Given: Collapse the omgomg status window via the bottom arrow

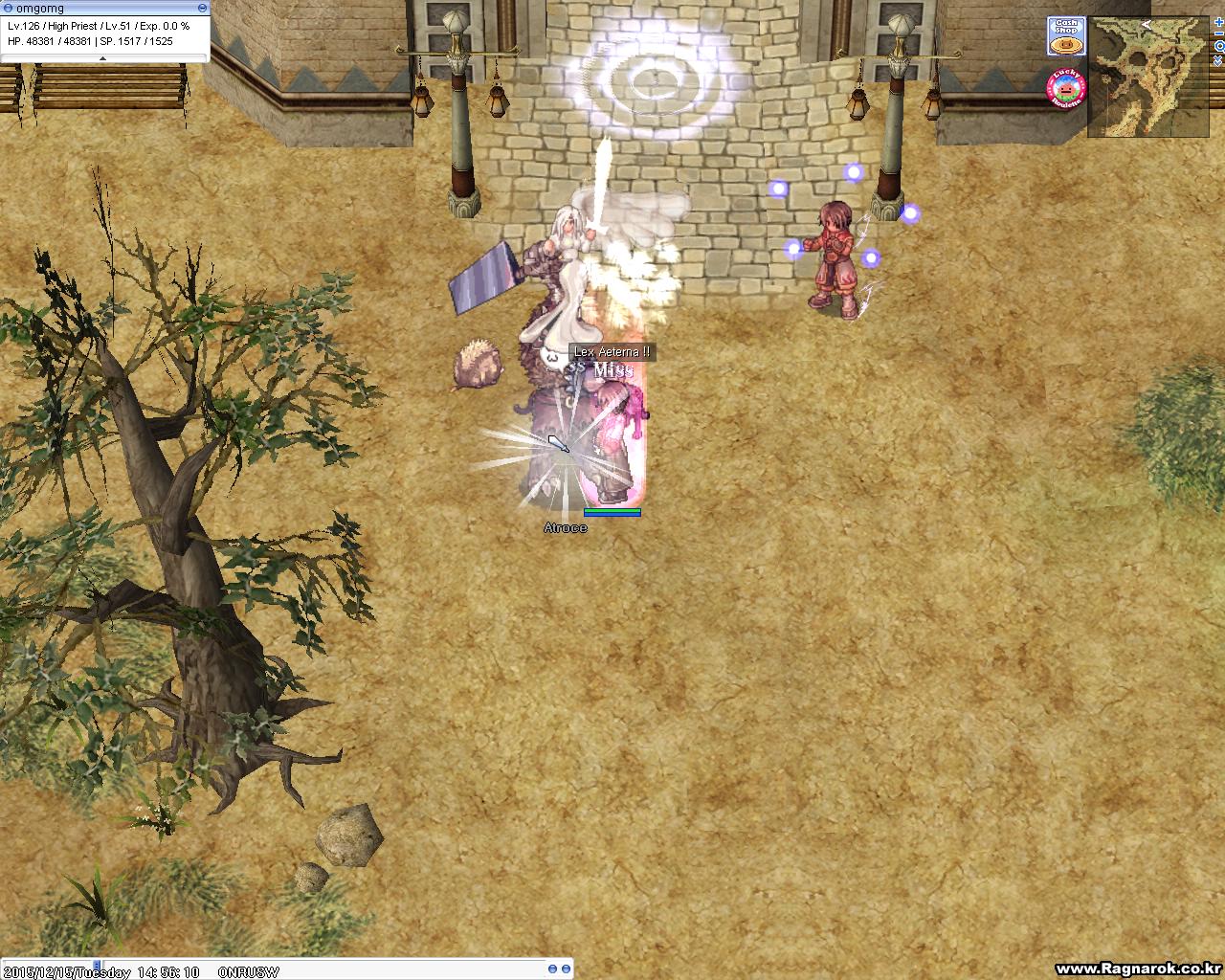Looking at the screenshot, I should 102,57.
